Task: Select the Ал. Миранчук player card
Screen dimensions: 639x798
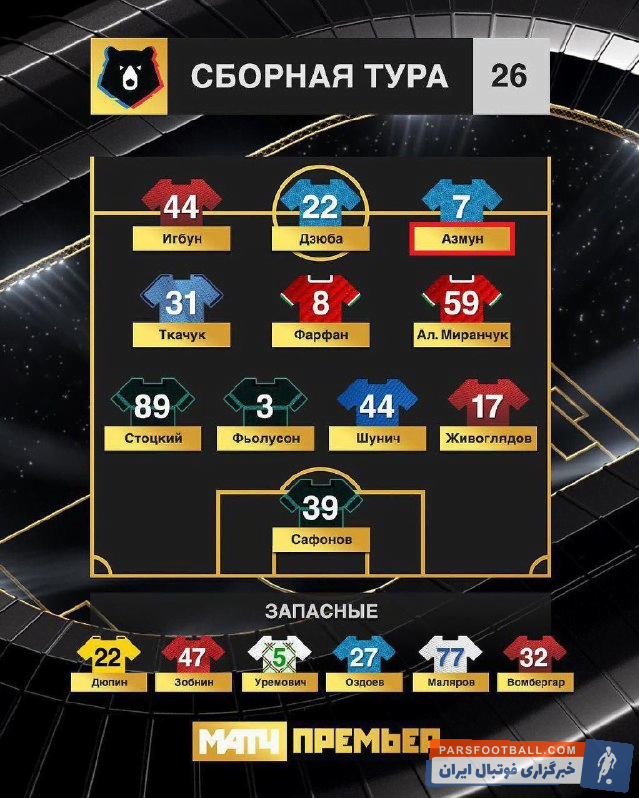Action: click(461, 304)
